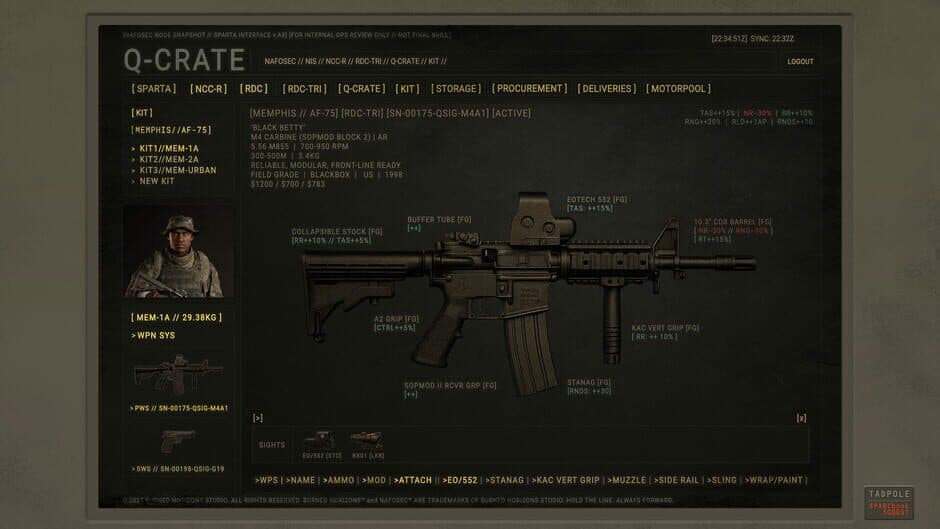Open the >WRAP/PAINT option
Image resolution: width=940 pixels, height=529 pixels.
(x=774, y=481)
